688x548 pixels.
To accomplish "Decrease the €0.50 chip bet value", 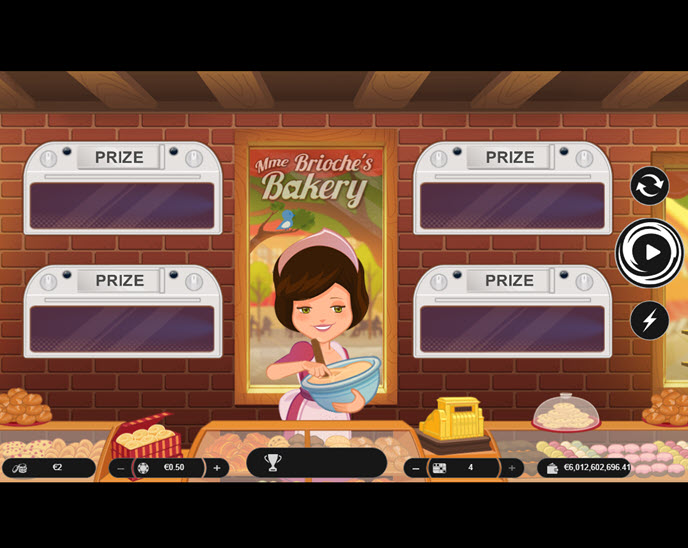I will [121, 468].
